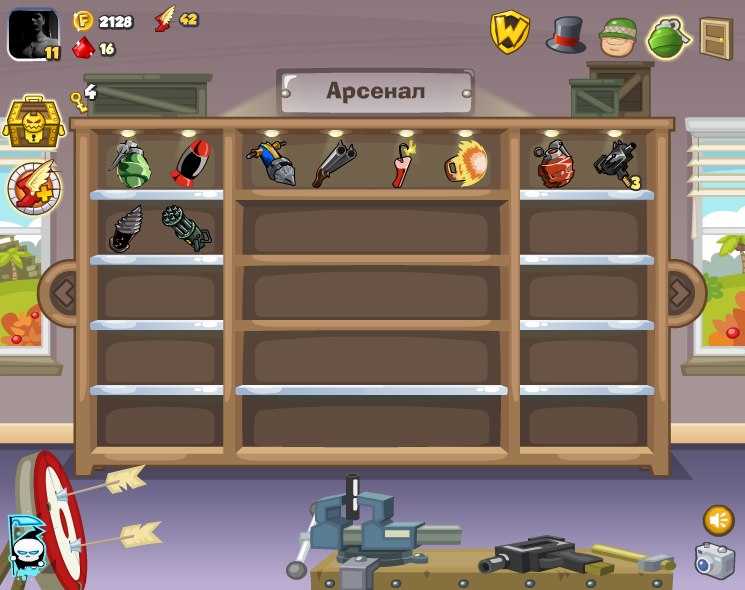Open the player profile avatar

(x=33, y=34)
